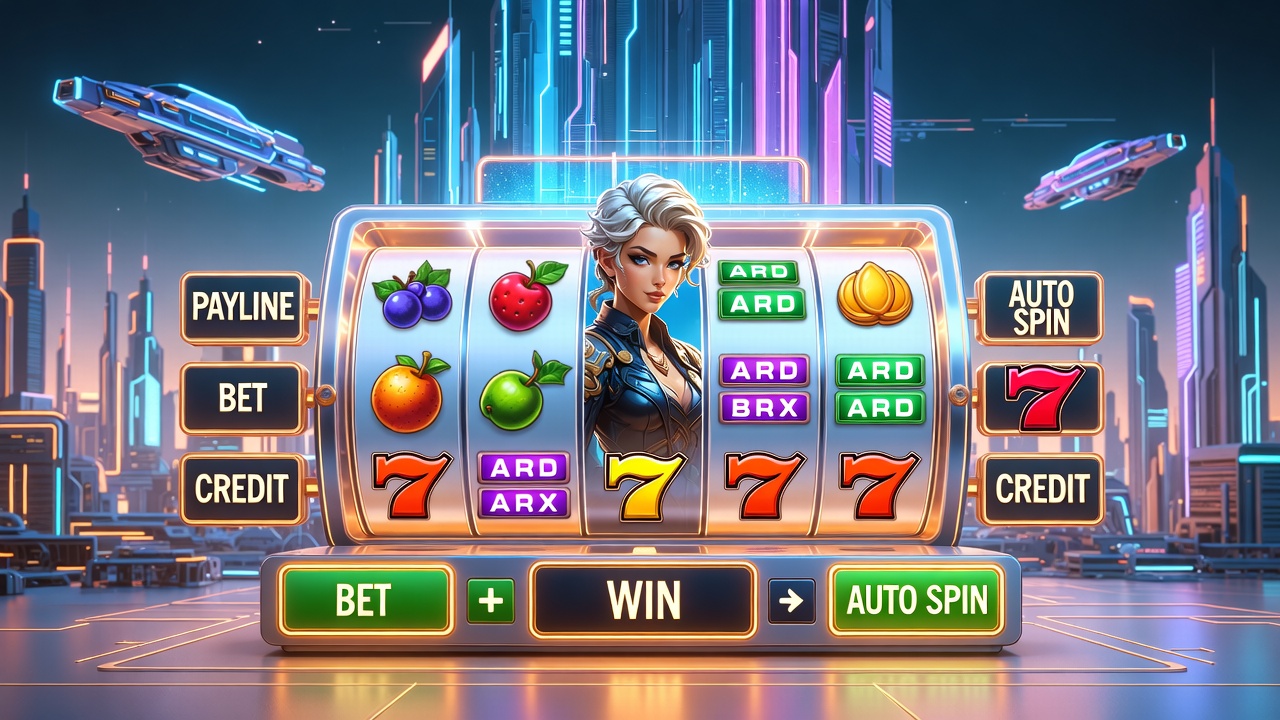Select the dark BET button beside the reels

click(x=243, y=398)
